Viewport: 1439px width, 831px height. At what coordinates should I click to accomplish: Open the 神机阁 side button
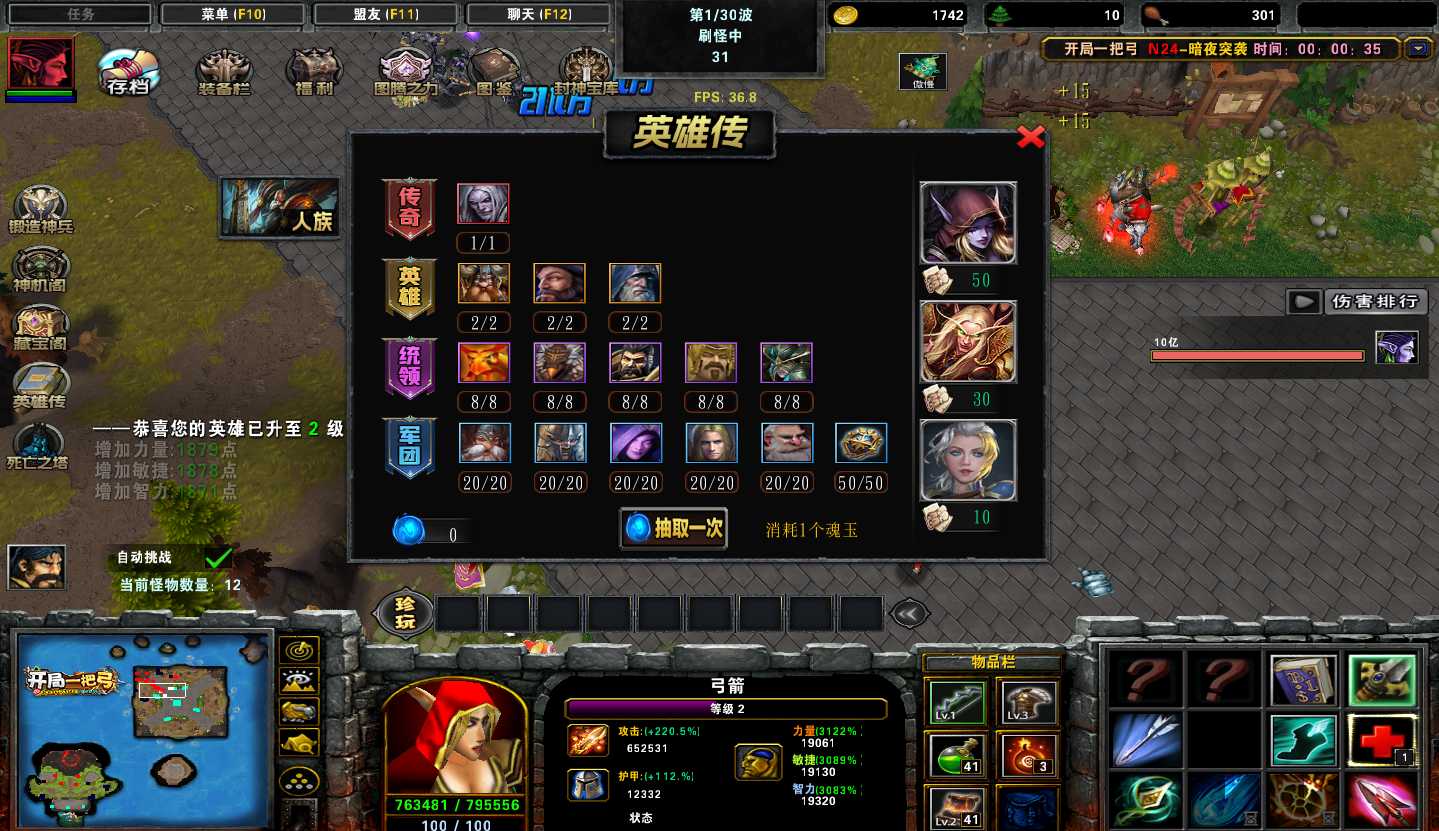(x=41, y=270)
